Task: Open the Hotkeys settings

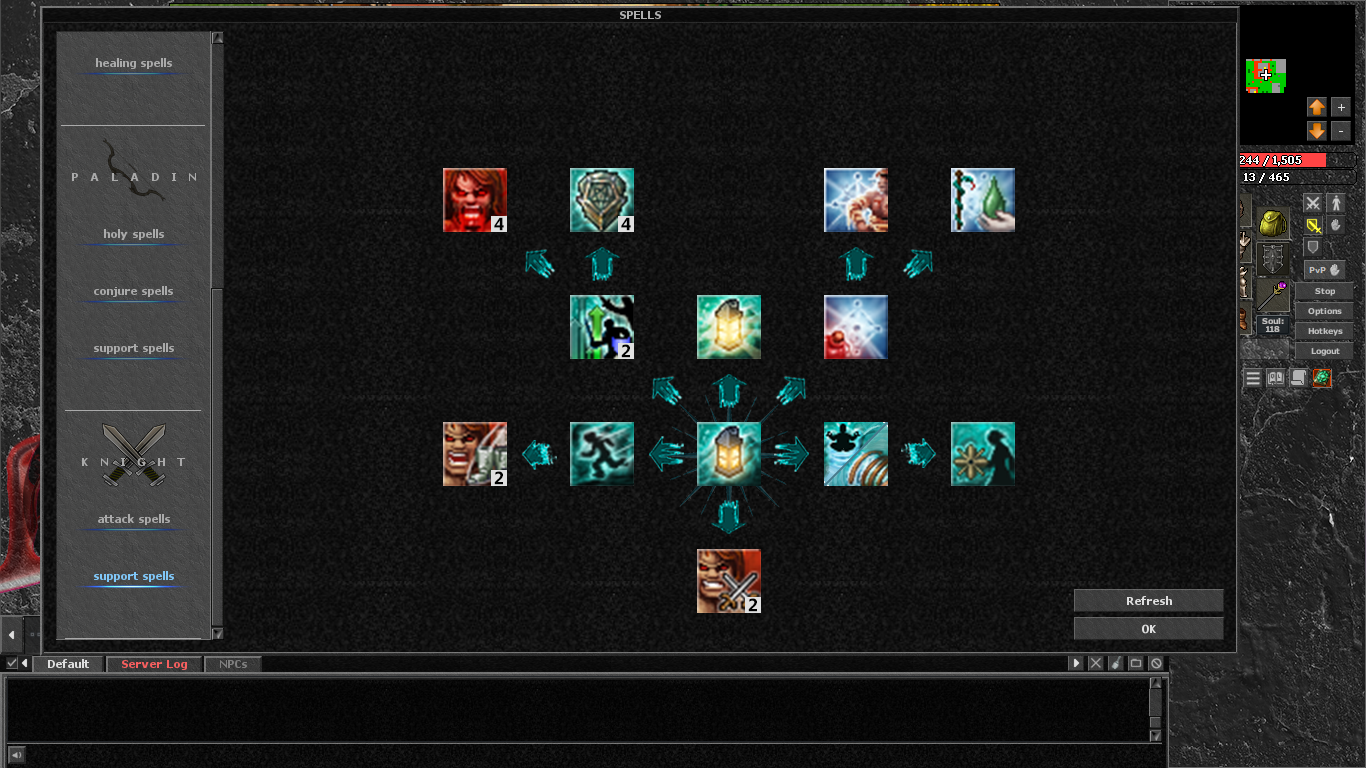Action: coord(1324,331)
